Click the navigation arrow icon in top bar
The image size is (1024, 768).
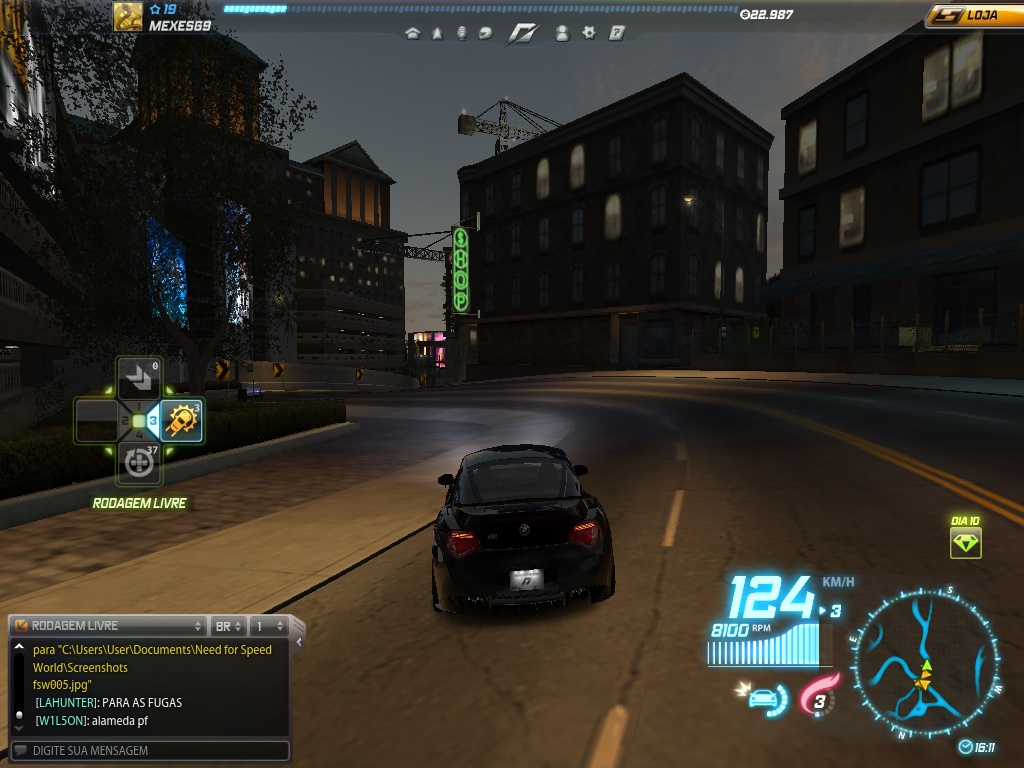[x=437, y=33]
